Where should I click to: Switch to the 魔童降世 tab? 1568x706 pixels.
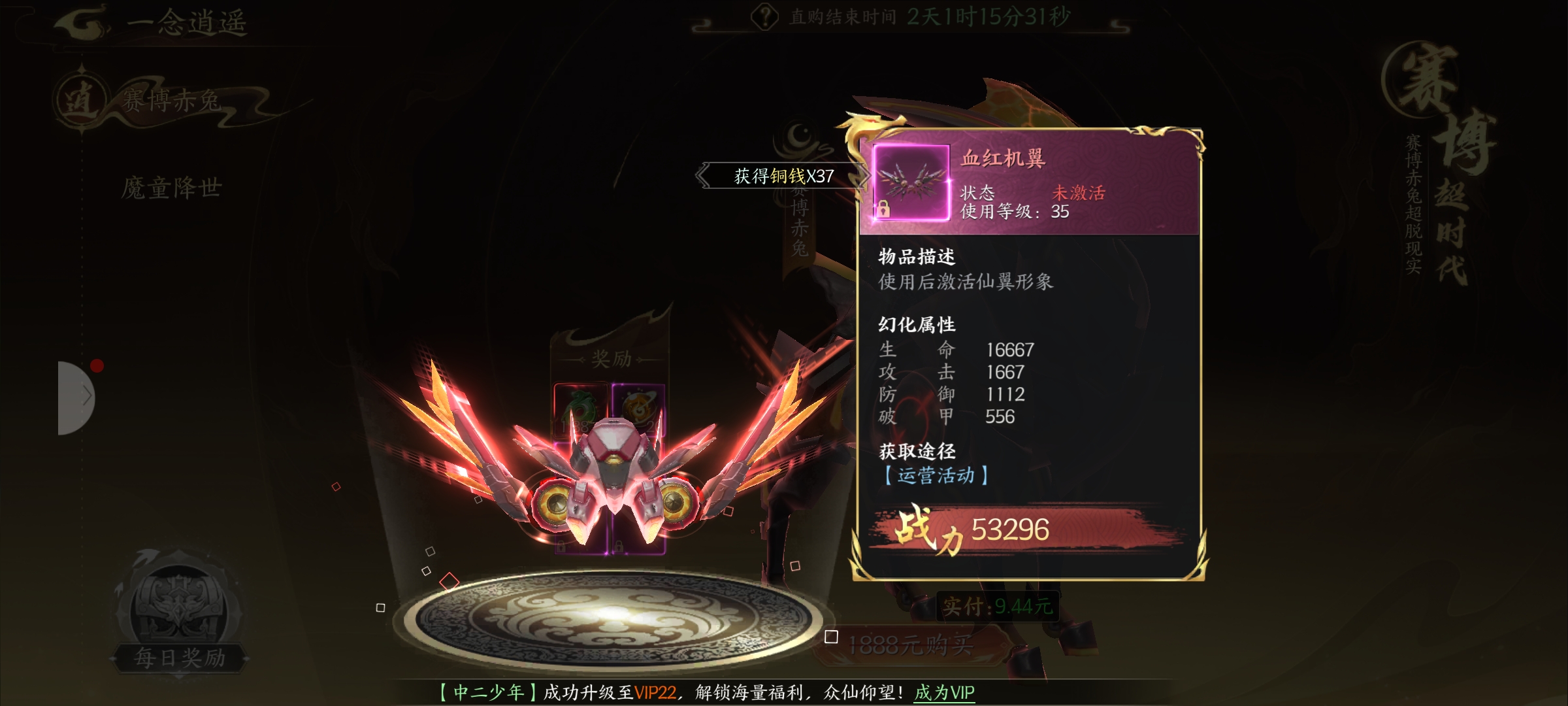[x=171, y=188]
